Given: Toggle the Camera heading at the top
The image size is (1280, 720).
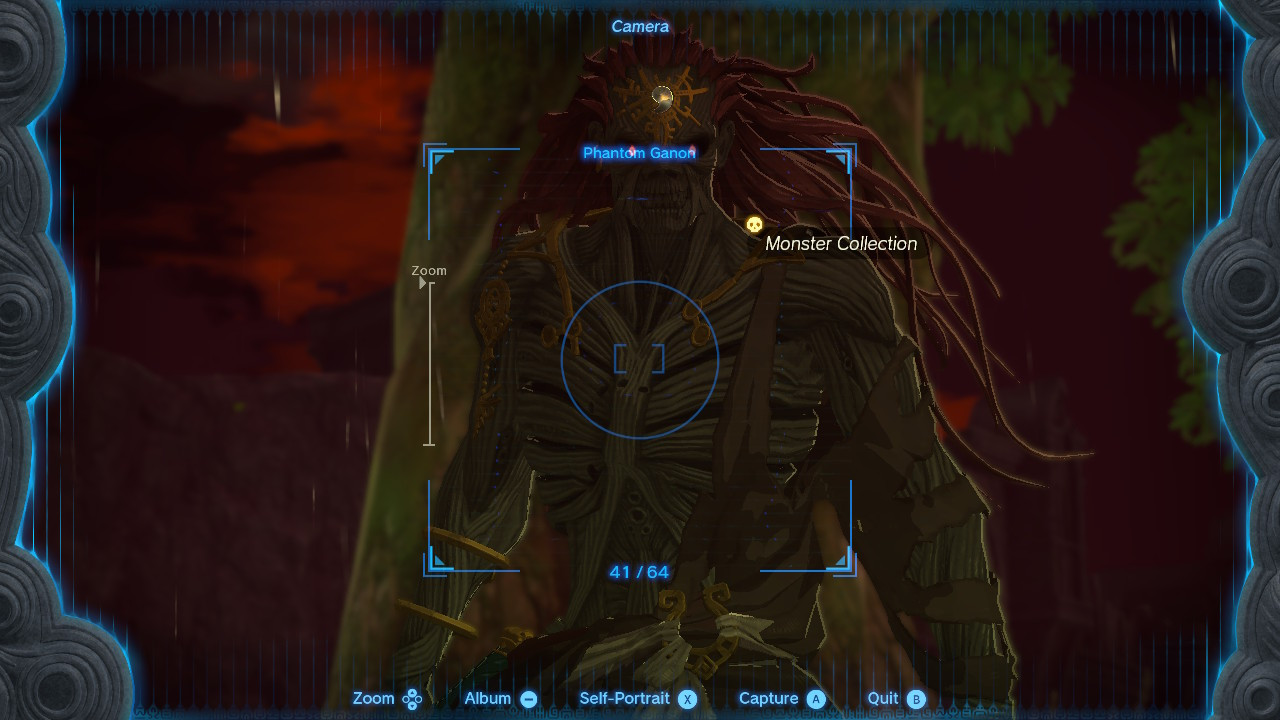Looking at the screenshot, I should click(x=640, y=26).
